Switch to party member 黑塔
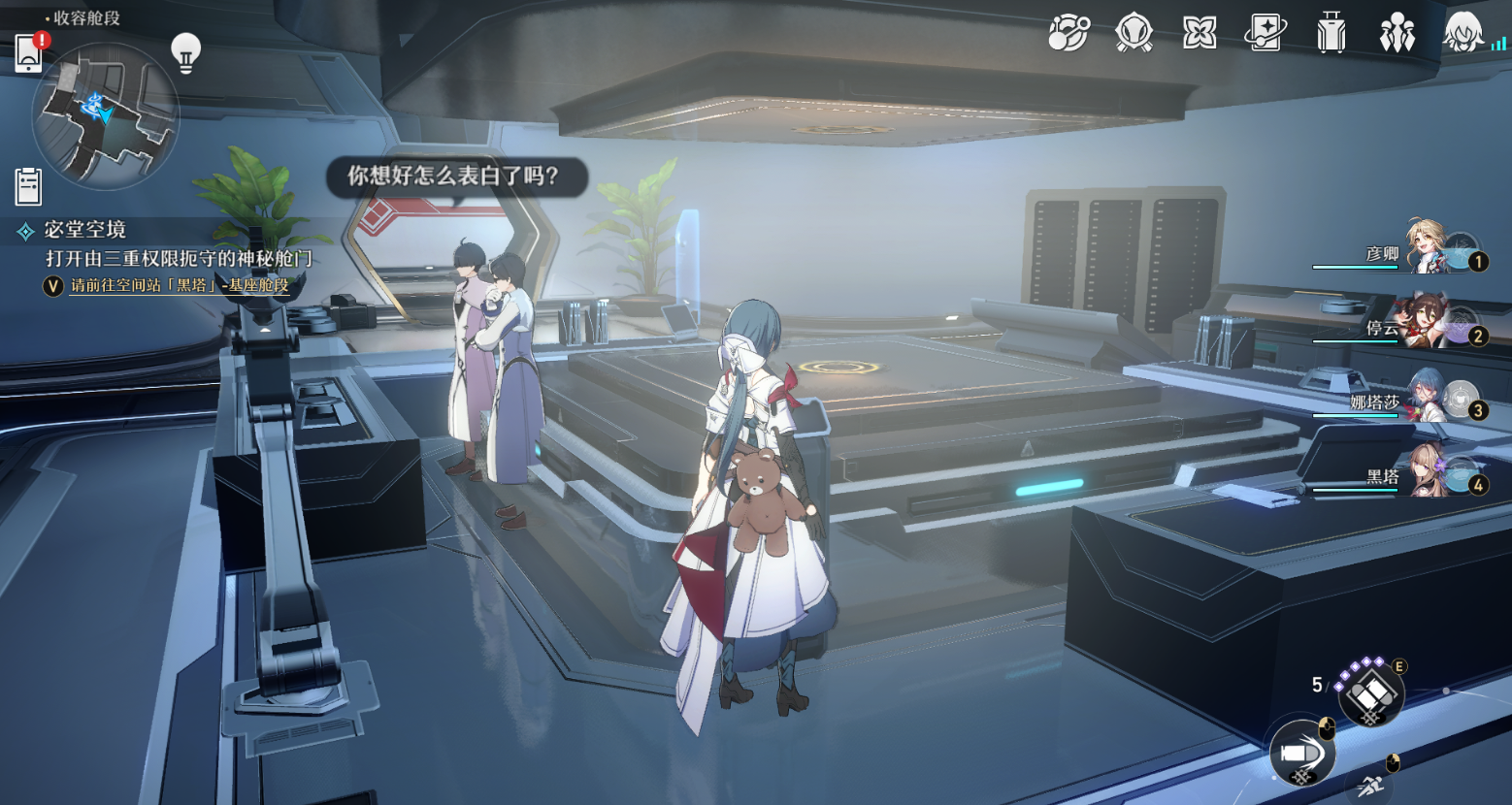Screen dimensions: 1512x805 click(1427, 472)
